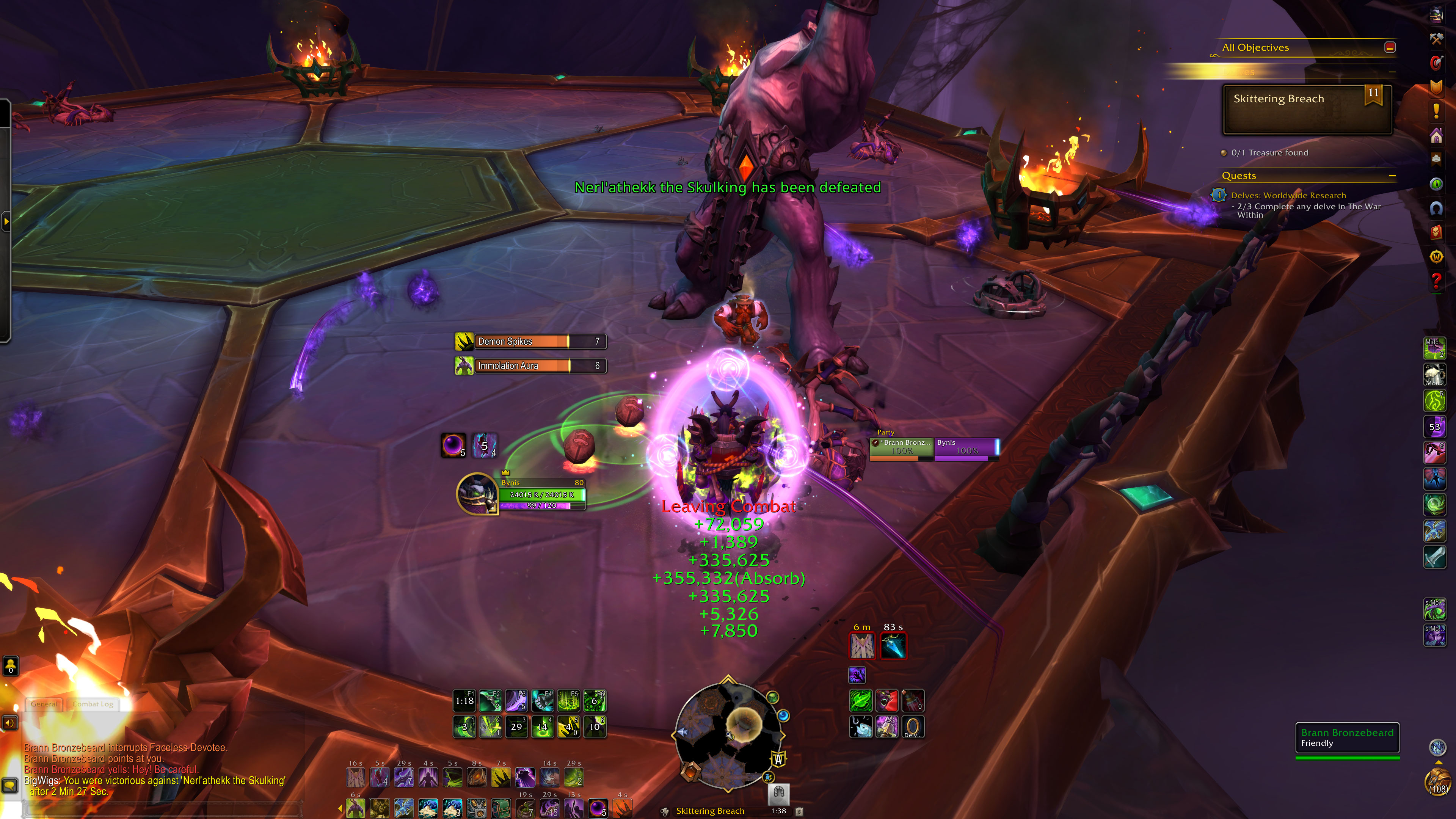Collapse the All Objectives tracker
This screenshot has height=819, width=1456.
1390,47
